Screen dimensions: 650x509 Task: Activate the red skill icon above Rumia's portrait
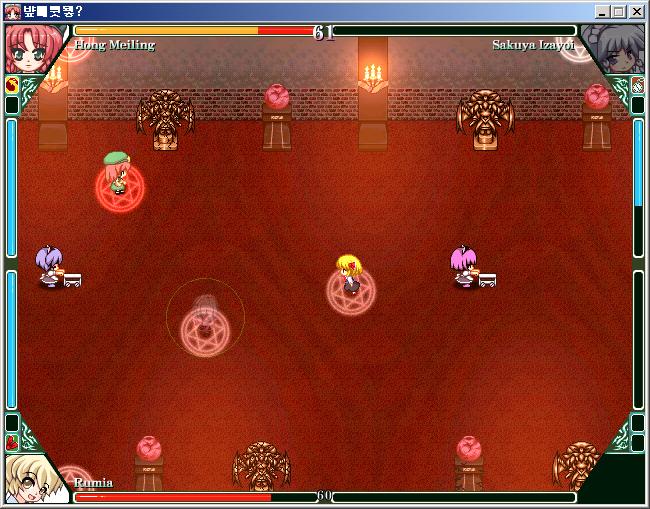12,441
